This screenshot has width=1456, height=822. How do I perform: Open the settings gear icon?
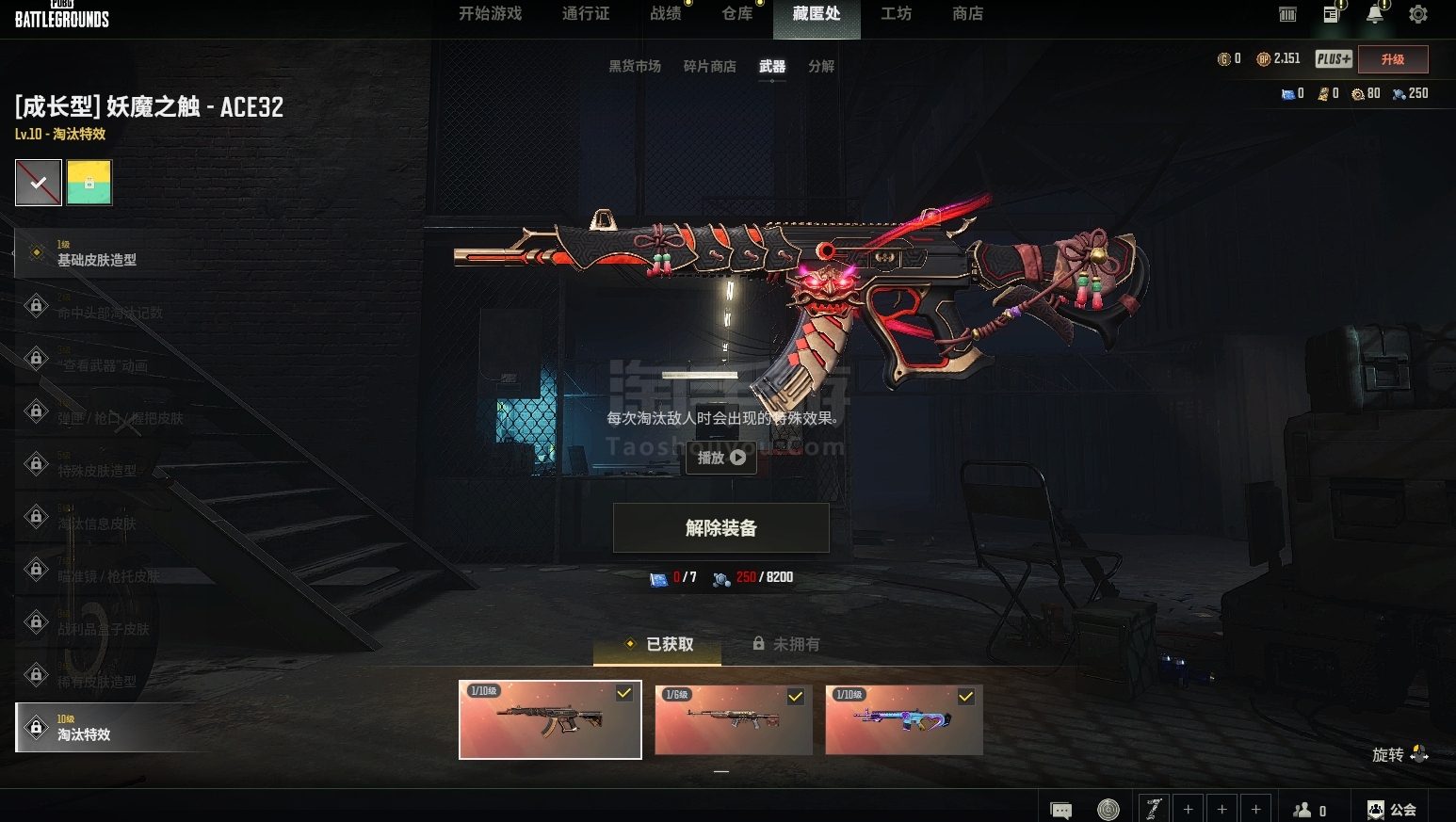tap(1417, 14)
